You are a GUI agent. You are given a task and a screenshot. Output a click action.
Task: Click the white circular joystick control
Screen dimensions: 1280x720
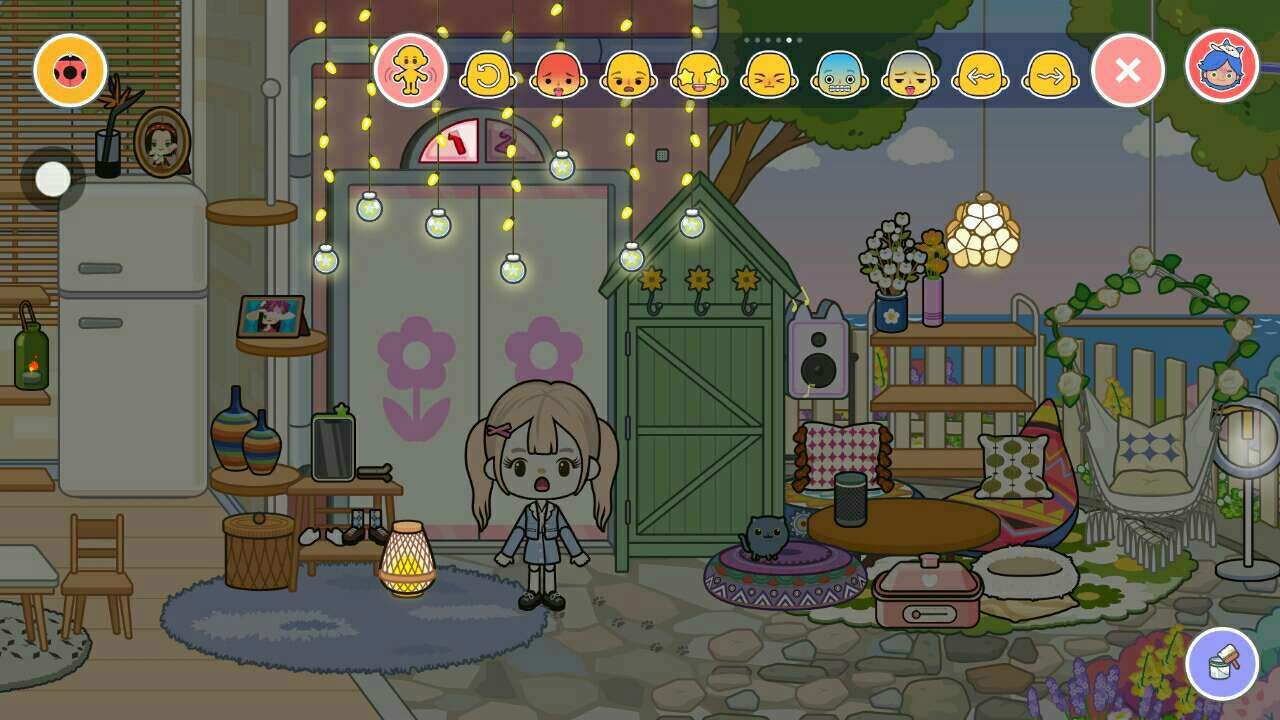pos(53,179)
